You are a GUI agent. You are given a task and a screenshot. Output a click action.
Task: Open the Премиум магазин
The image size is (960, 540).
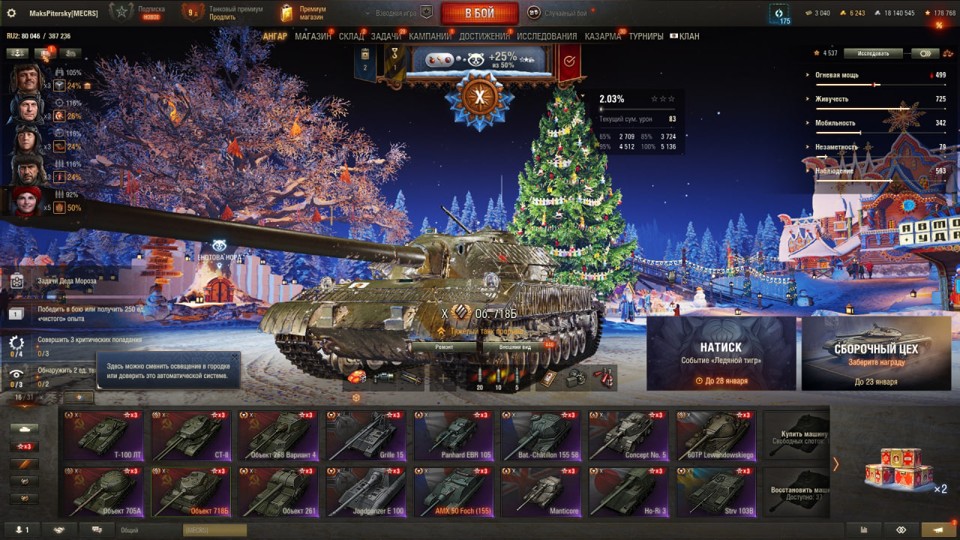click(x=304, y=13)
